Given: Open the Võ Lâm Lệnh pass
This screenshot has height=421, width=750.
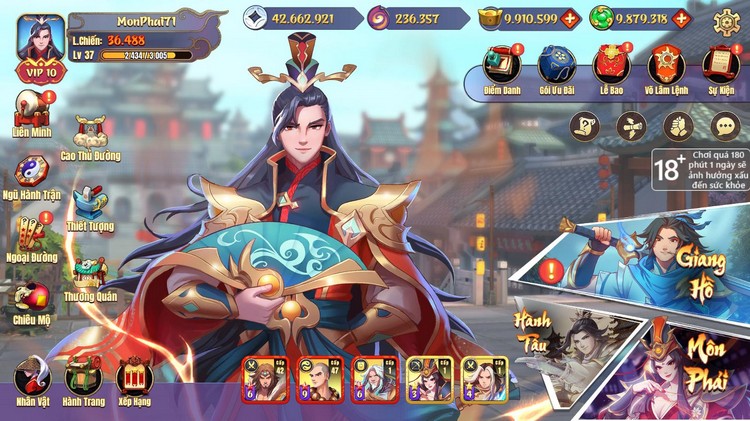Looking at the screenshot, I should pos(664,66).
